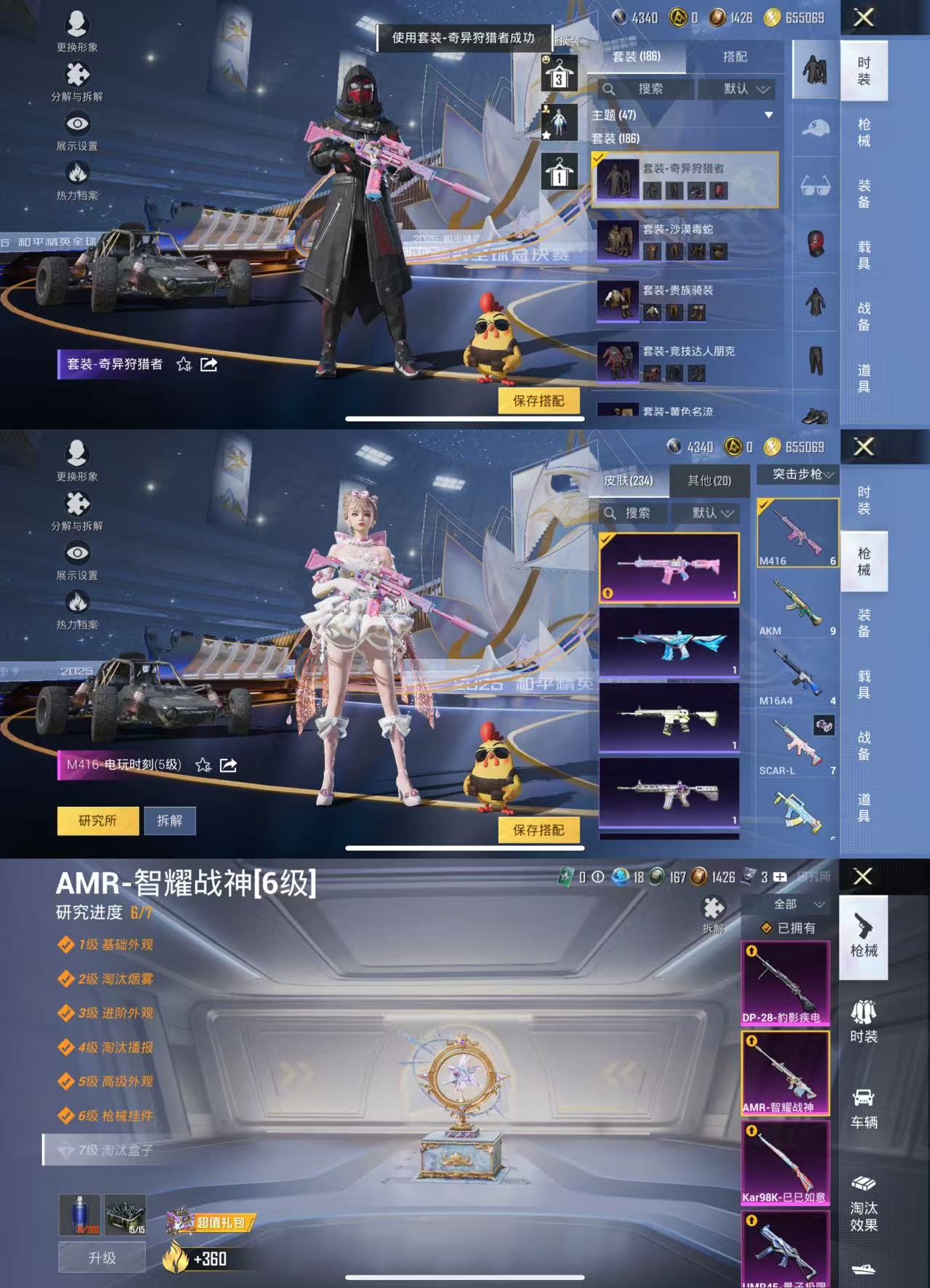Switch to the 搭配 tab
The image size is (930, 1288).
(x=735, y=56)
